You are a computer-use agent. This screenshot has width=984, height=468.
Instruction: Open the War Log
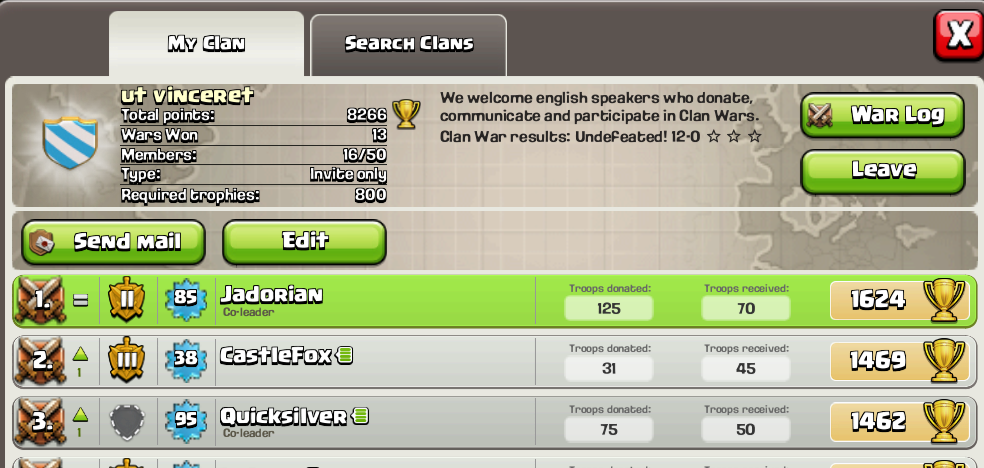pyautogui.click(x=882, y=115)
